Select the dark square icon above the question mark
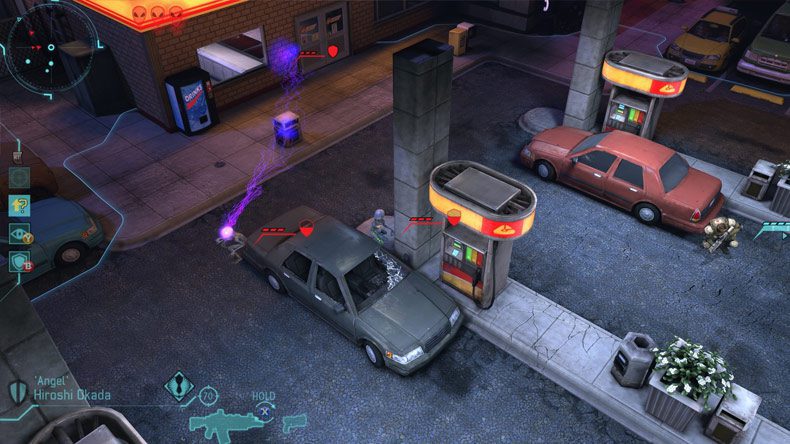 click(x=19, y=178)
